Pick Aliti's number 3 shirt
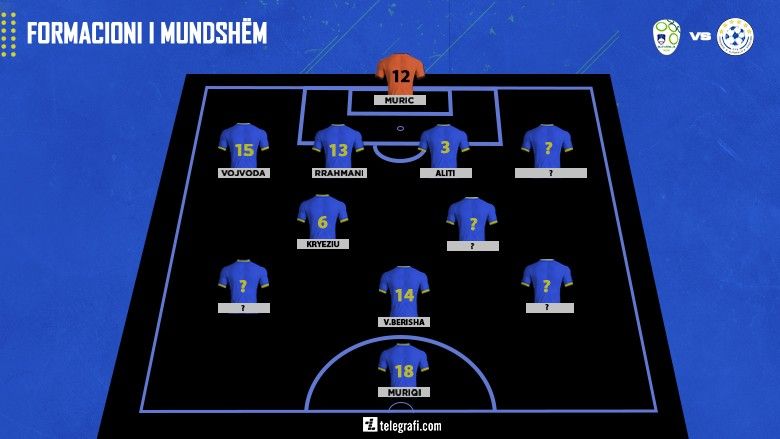This screenshot has height=439, width=780. 444,146
